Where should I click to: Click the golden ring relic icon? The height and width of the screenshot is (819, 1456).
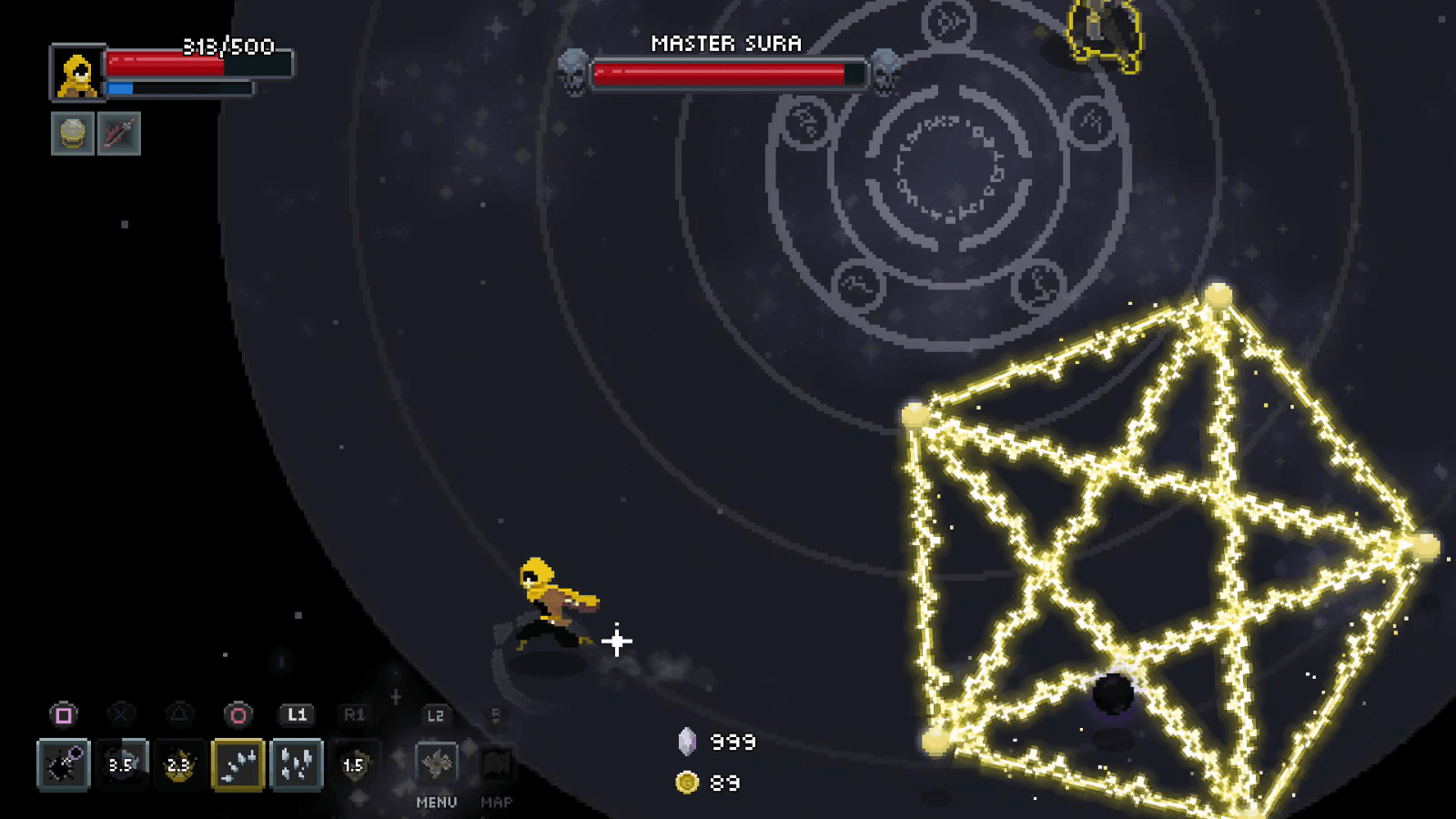click(x=73, y=134)
